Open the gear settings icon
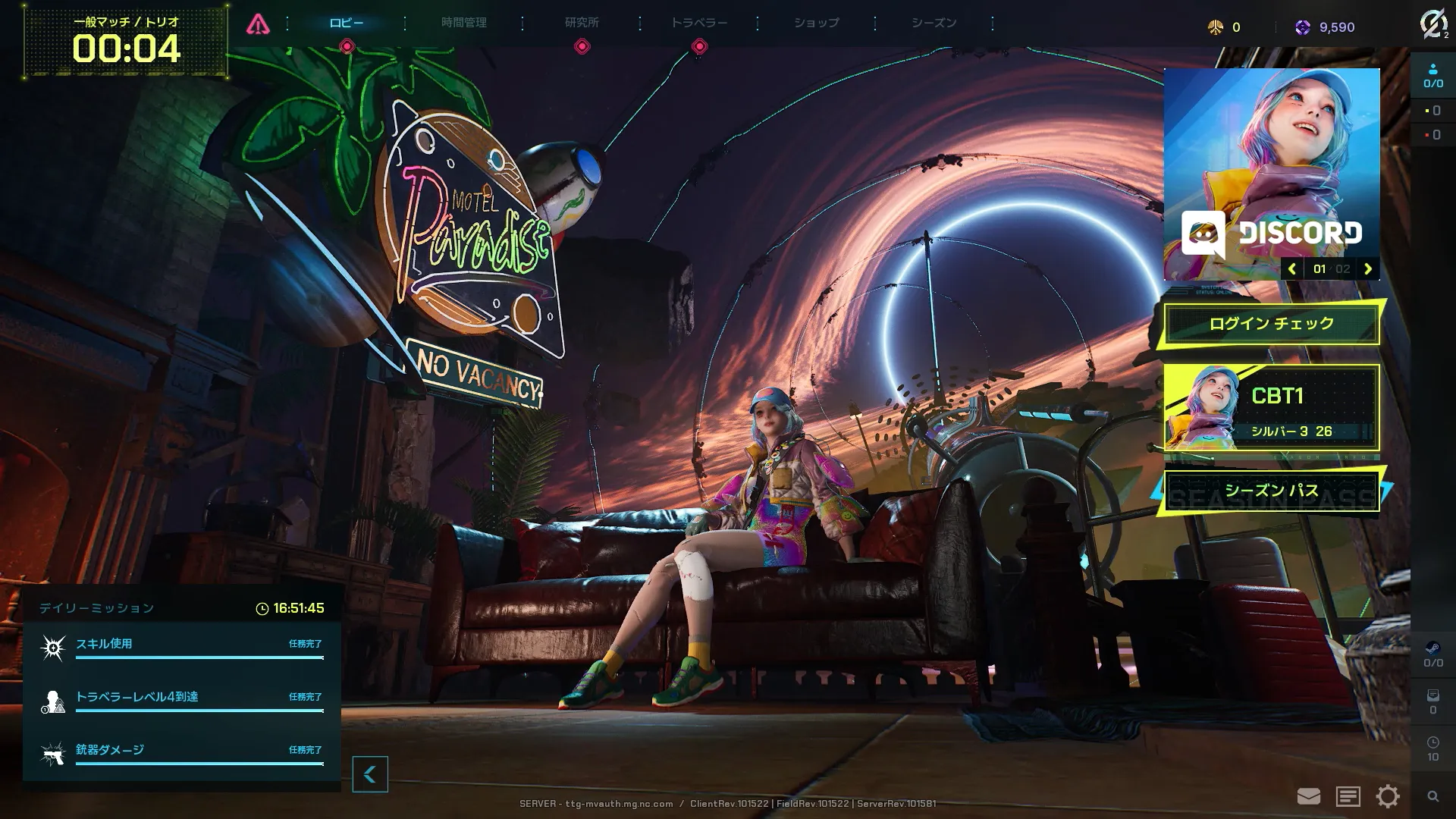 click(1388, 796)
